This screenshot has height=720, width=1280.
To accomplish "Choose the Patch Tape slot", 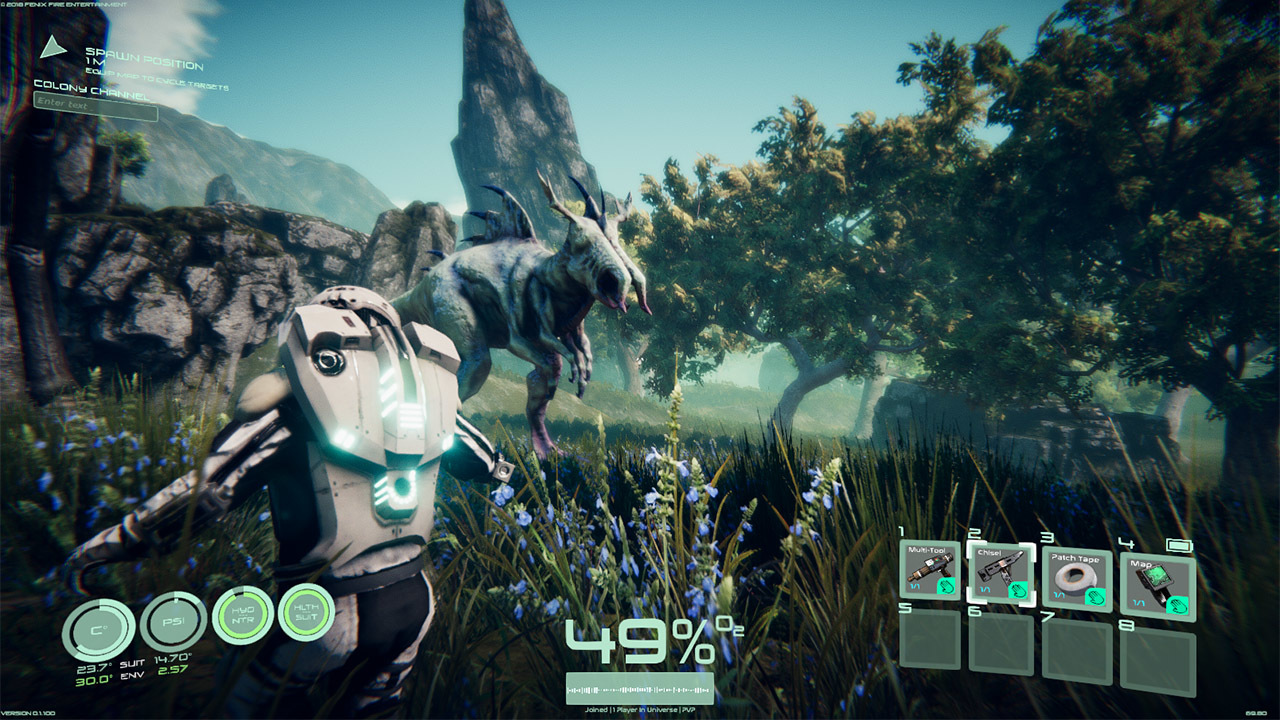I will tap(1076, 580).
